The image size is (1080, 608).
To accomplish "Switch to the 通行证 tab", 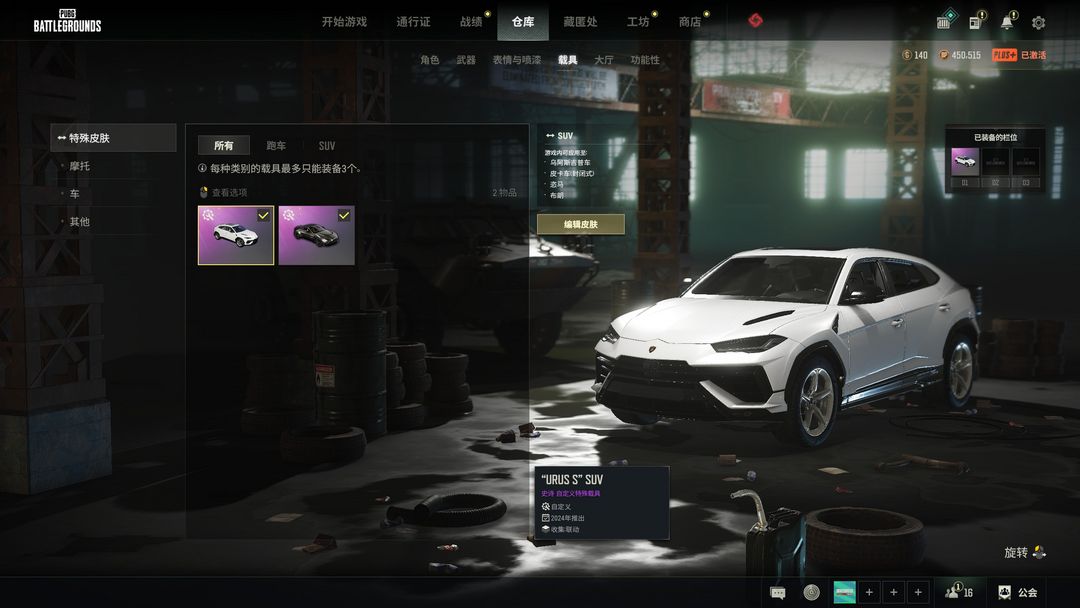I will pyautogui.click(x=413, y=22).
